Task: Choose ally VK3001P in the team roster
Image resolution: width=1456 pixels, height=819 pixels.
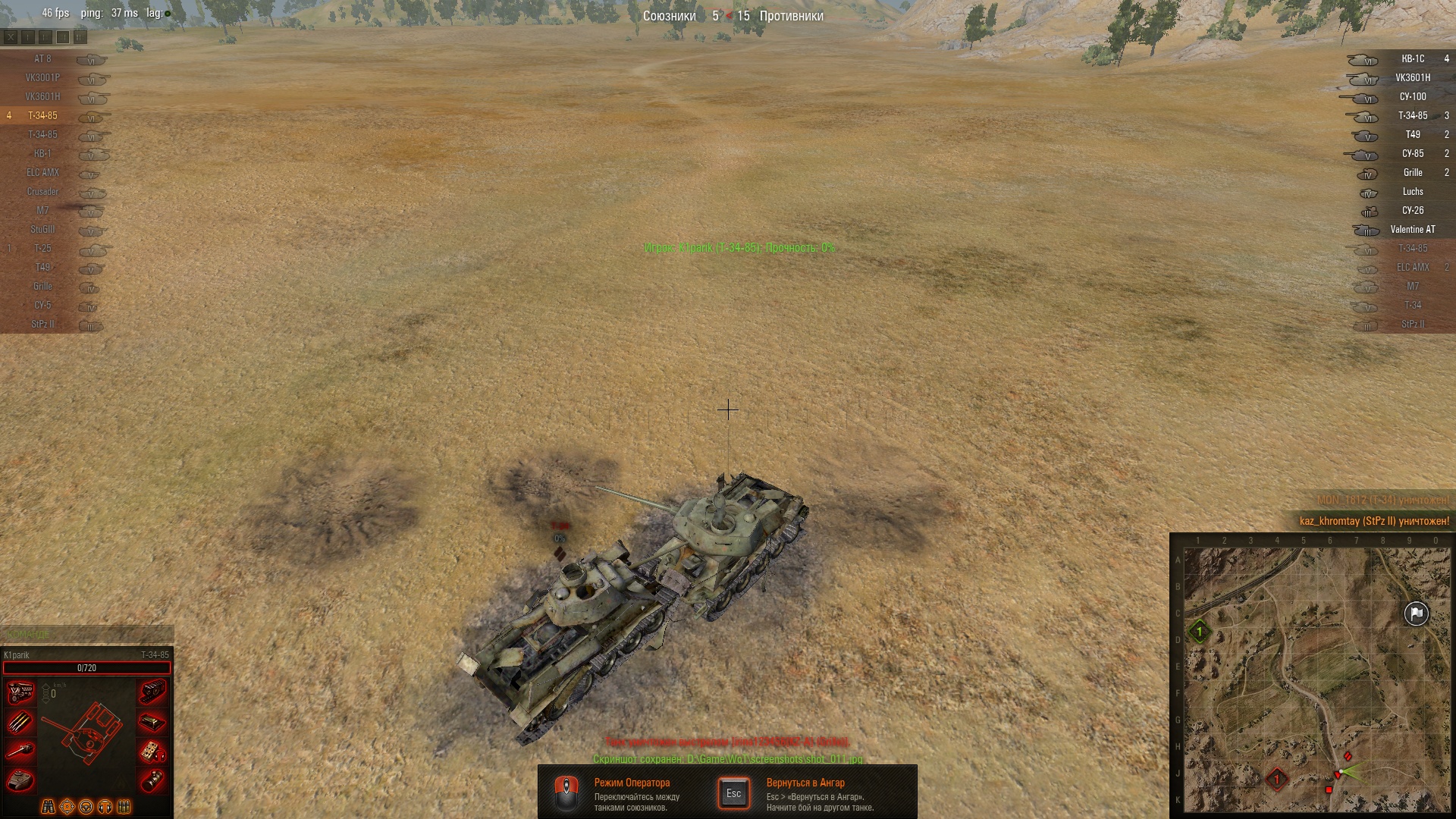Action: 43,78
